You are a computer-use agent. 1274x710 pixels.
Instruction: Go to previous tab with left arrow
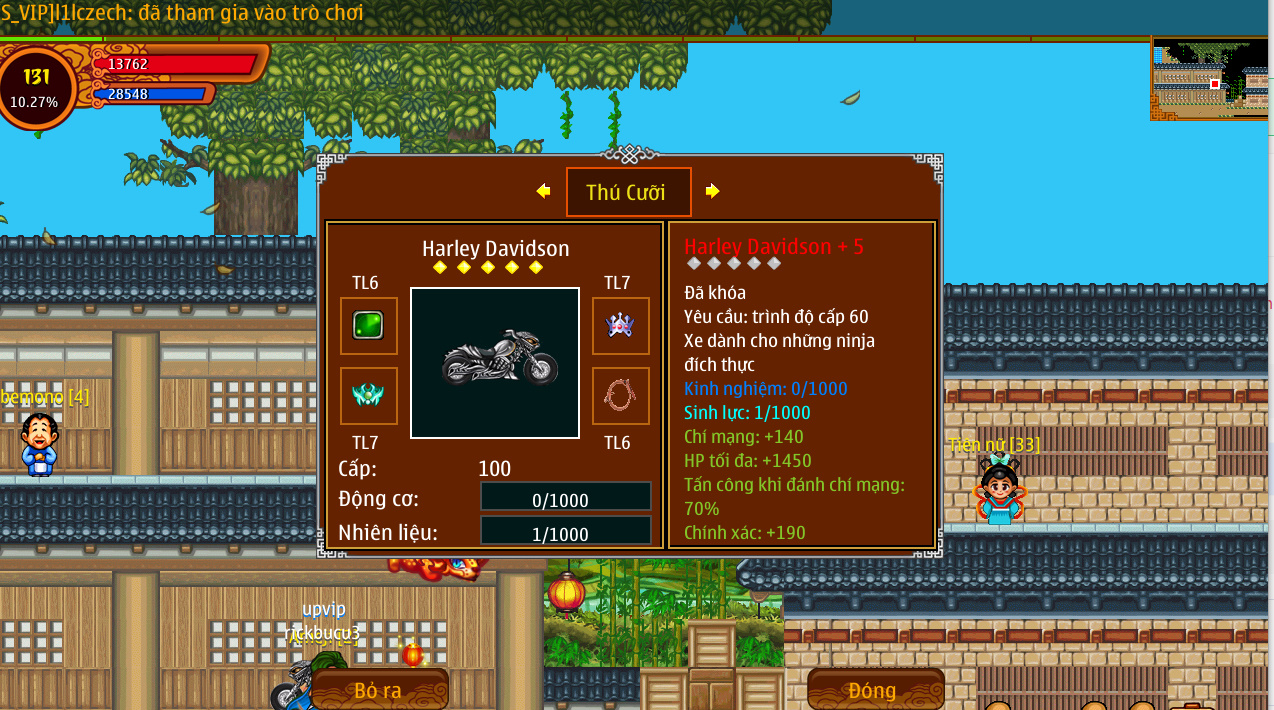coord(543,191)
